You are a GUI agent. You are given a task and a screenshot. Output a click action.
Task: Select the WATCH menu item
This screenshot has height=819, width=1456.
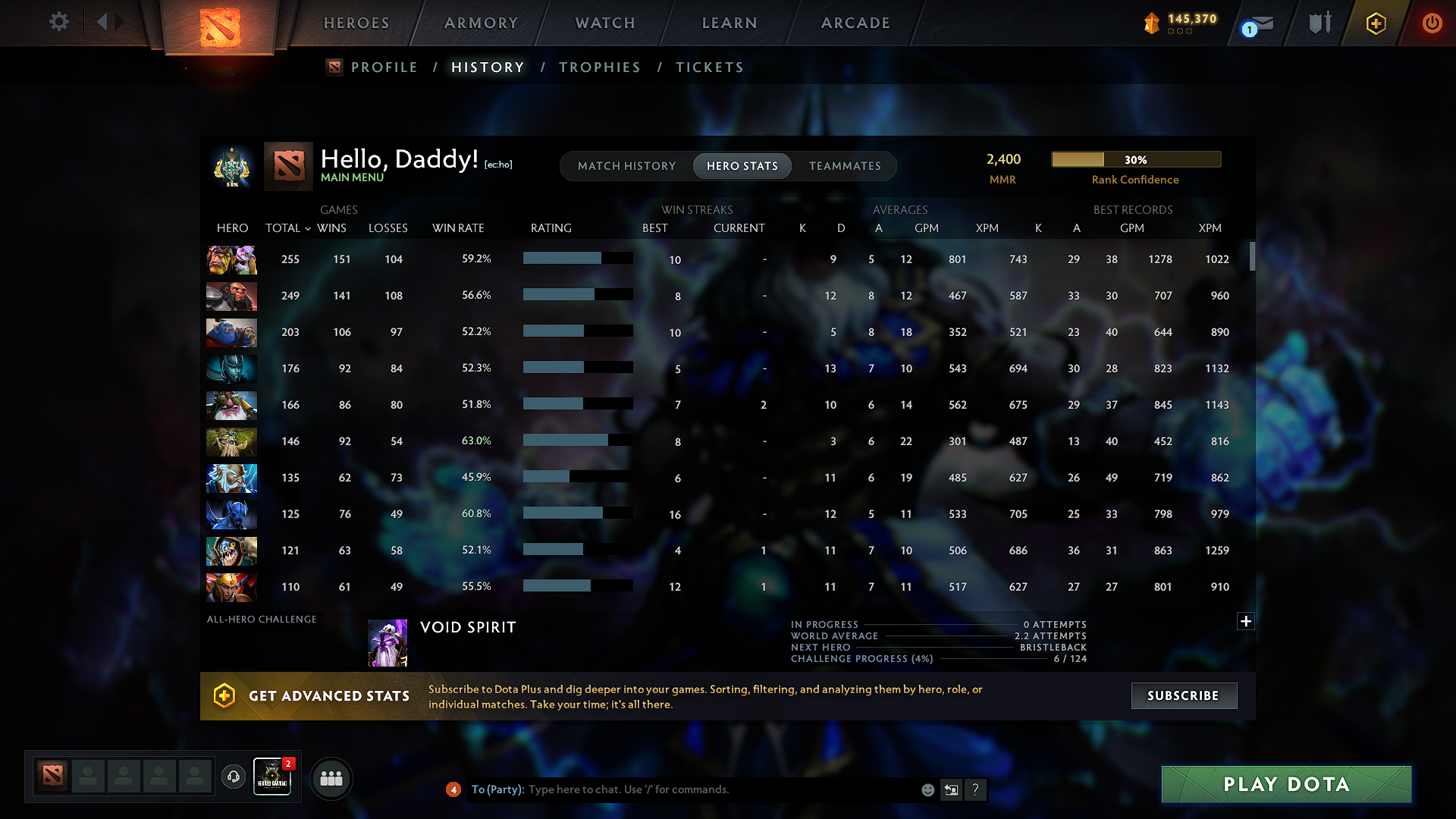coord(604,23)
